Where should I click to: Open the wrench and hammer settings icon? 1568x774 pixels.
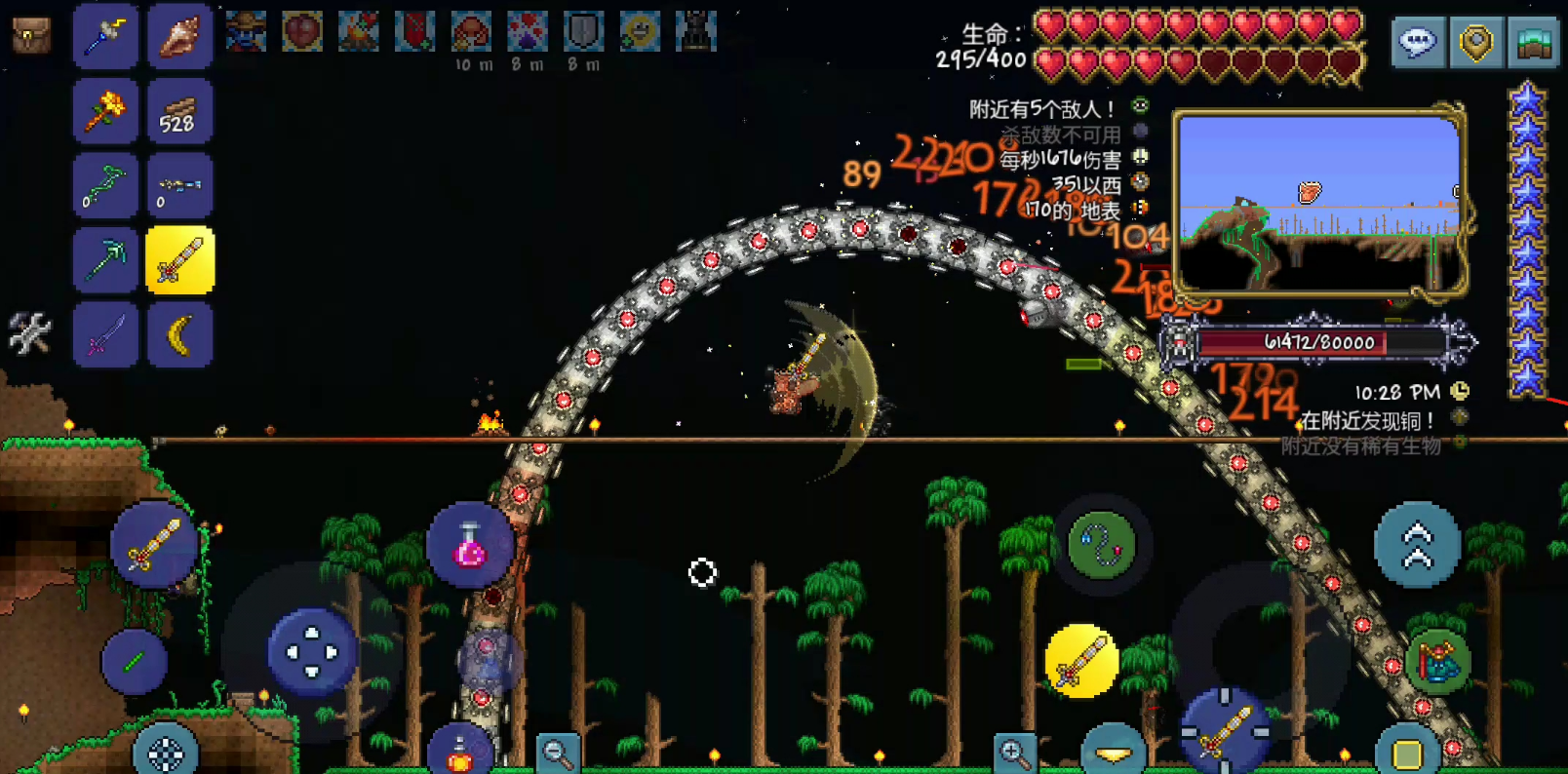pos(29,333)
